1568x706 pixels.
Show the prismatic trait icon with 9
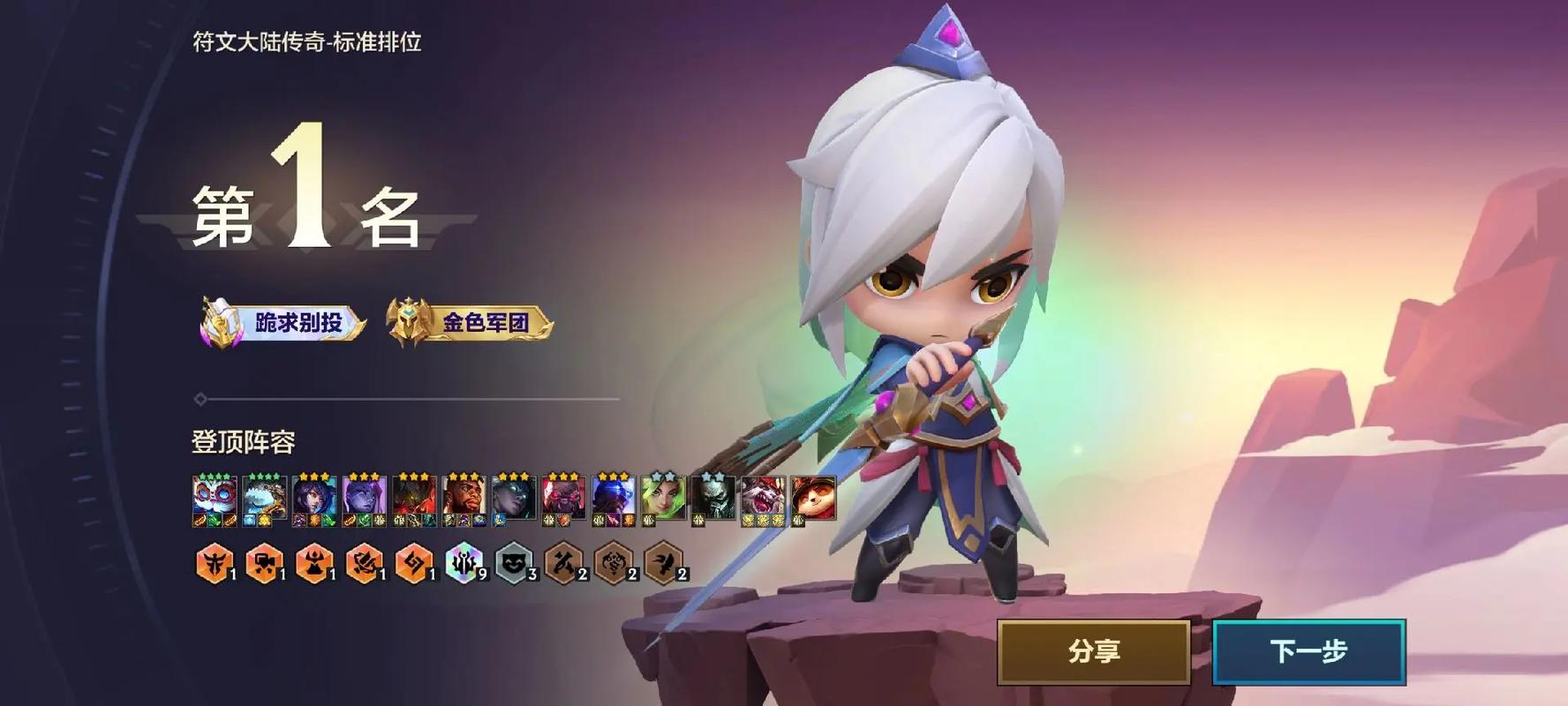(464, 563)
